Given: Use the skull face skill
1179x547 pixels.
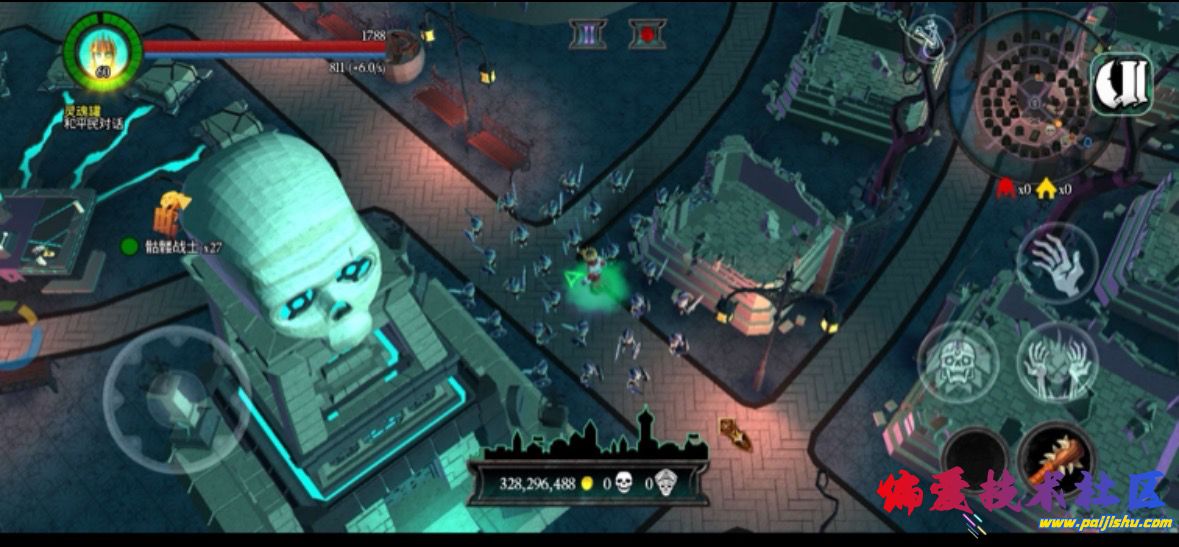Looking at the screenshot, I should point(956,361).
